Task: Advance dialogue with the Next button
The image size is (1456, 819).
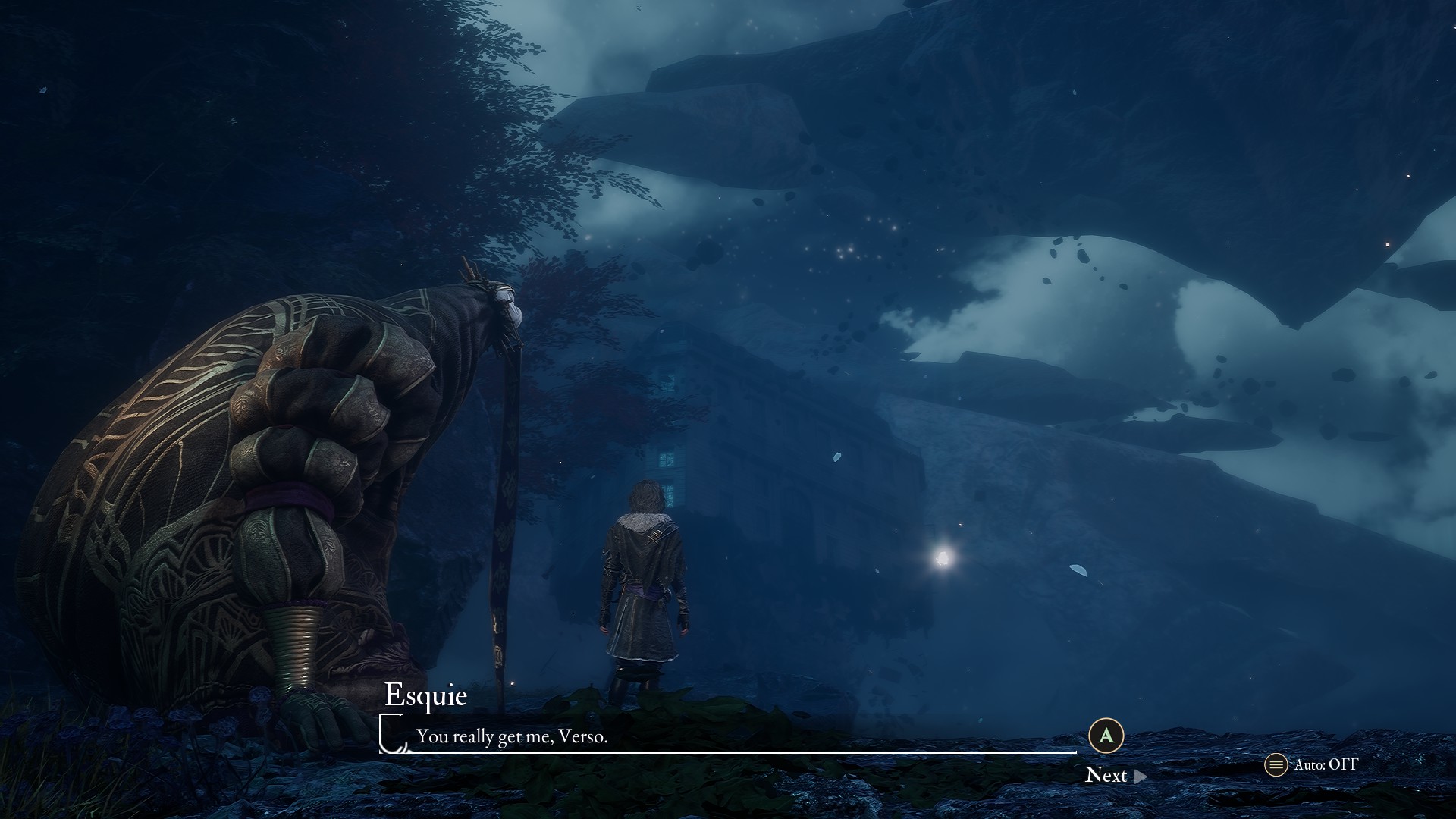Action: (1115, 775)
